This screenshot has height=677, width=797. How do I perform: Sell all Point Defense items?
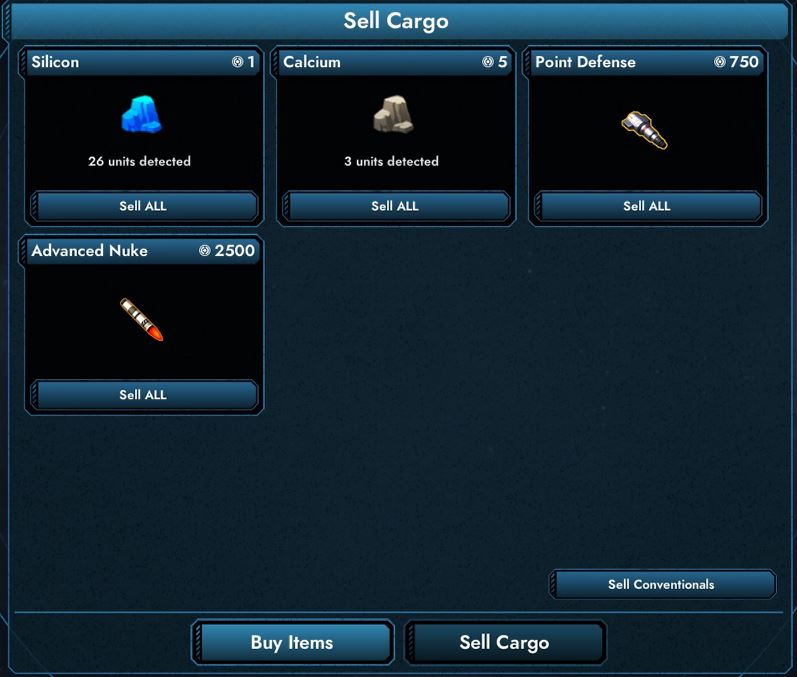(647, 206)
